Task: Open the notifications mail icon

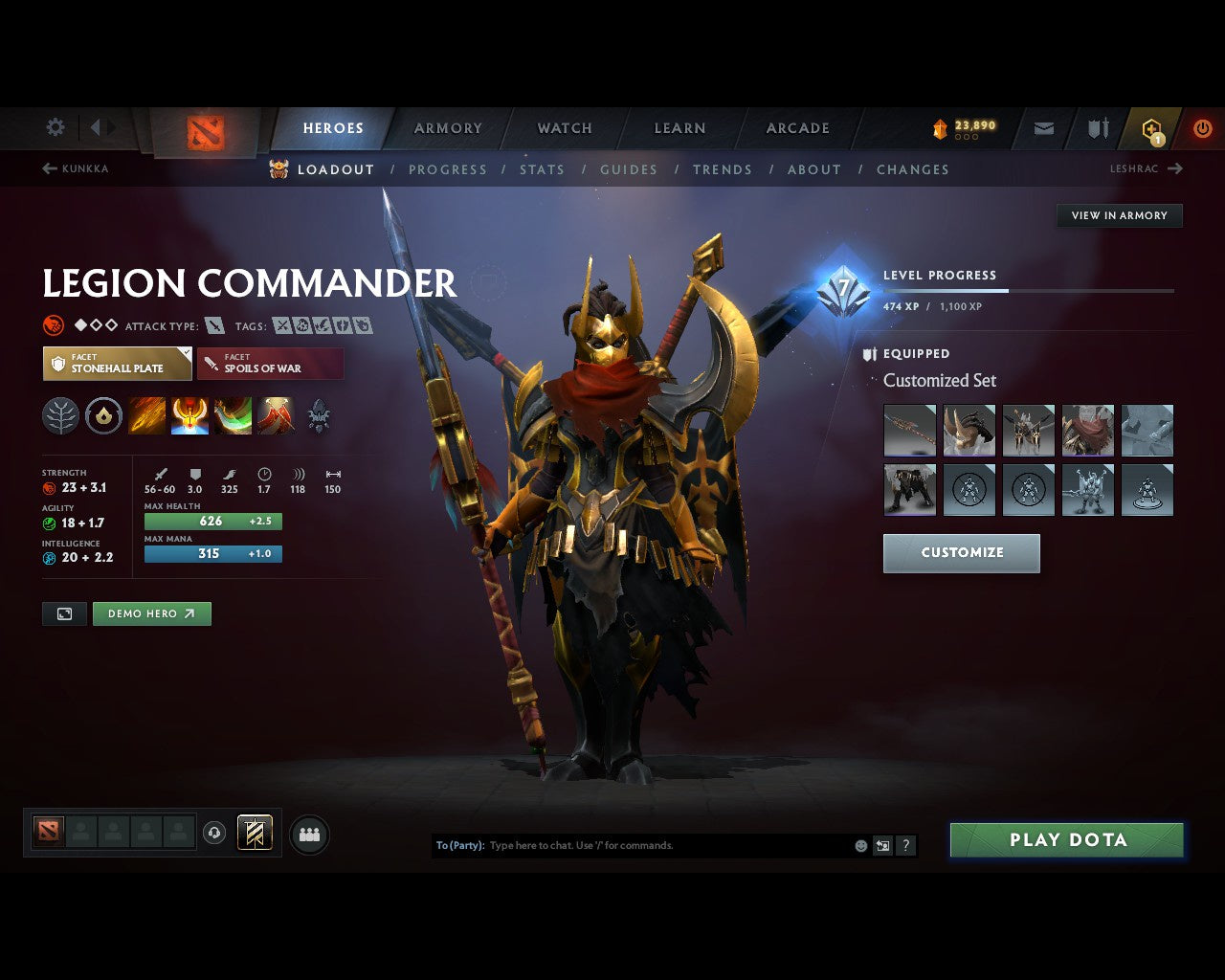Action: pos(1043,127)
